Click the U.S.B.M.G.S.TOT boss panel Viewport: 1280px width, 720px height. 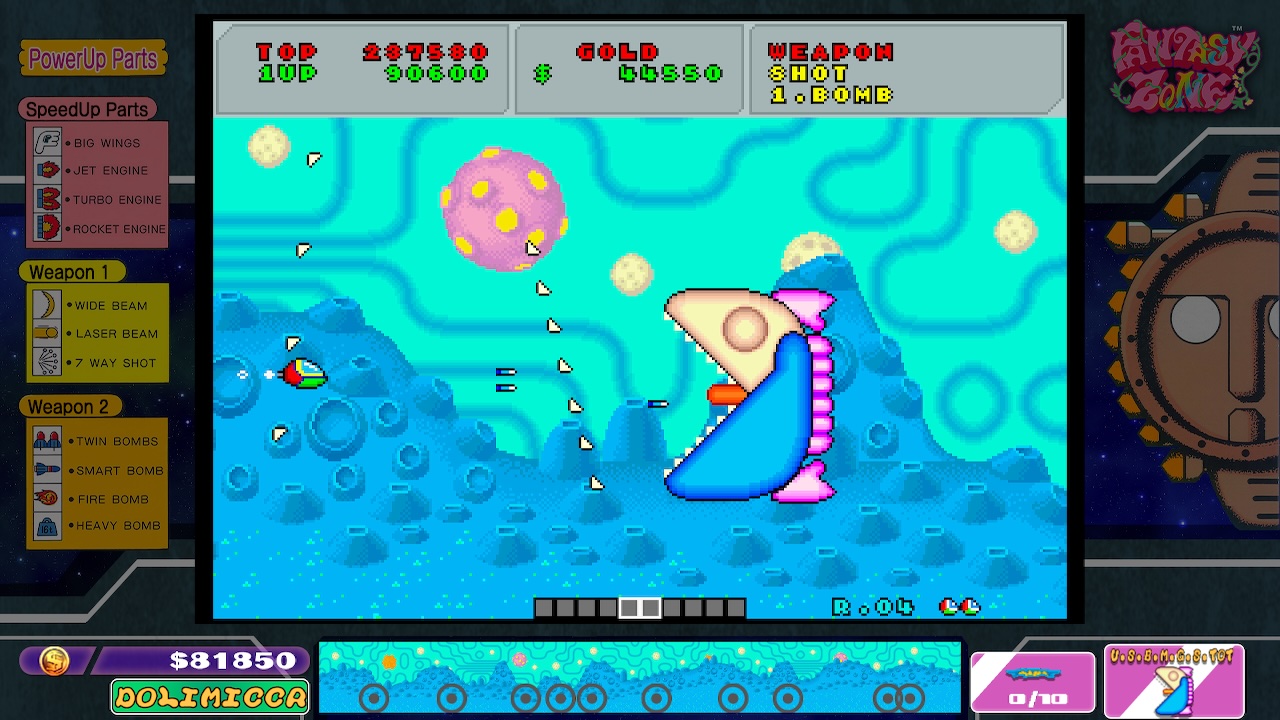pyautogui.click(x=1174, y=682)
